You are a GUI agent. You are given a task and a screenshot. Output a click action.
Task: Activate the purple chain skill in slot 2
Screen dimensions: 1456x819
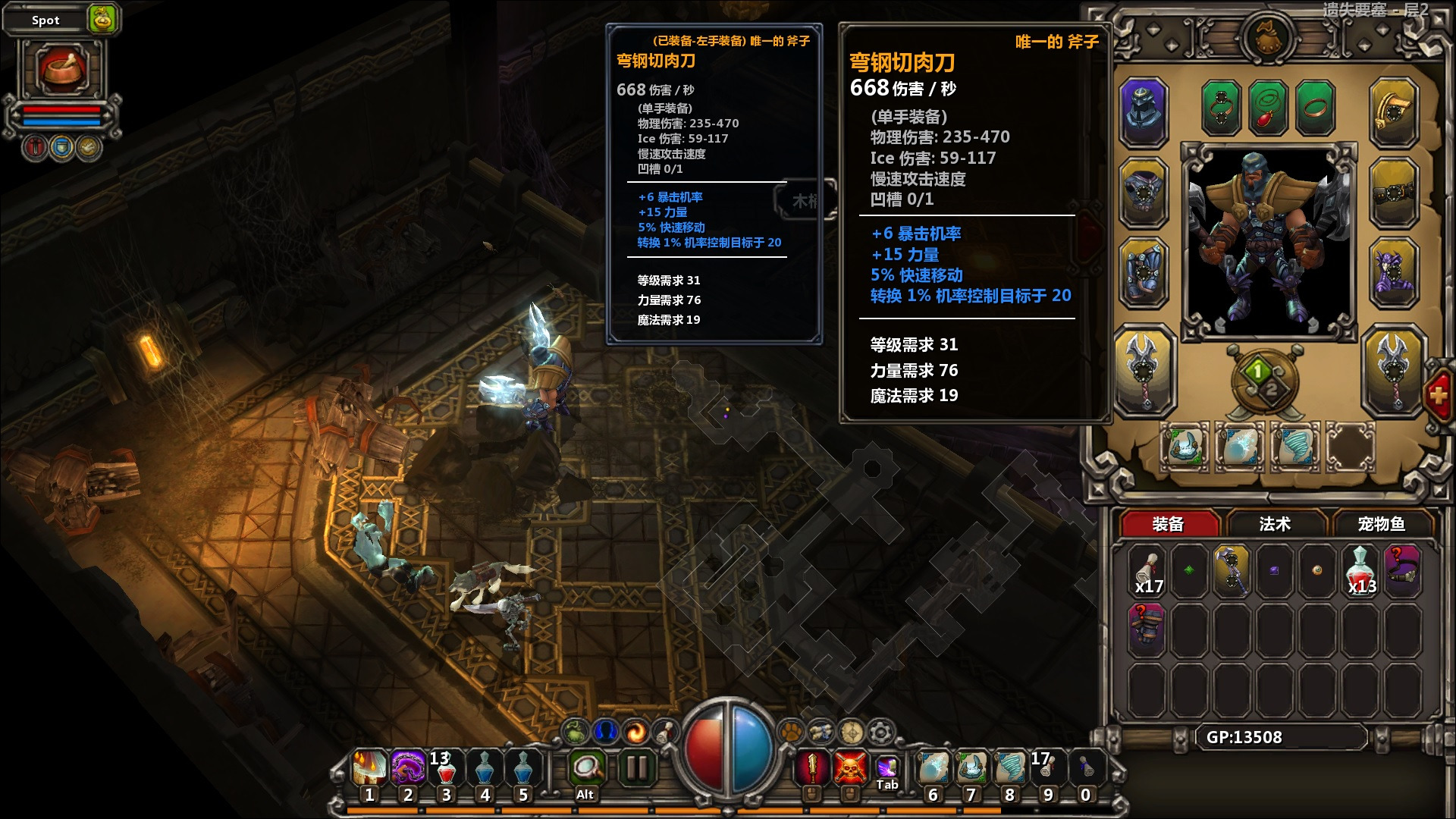(x=408, y=769)
